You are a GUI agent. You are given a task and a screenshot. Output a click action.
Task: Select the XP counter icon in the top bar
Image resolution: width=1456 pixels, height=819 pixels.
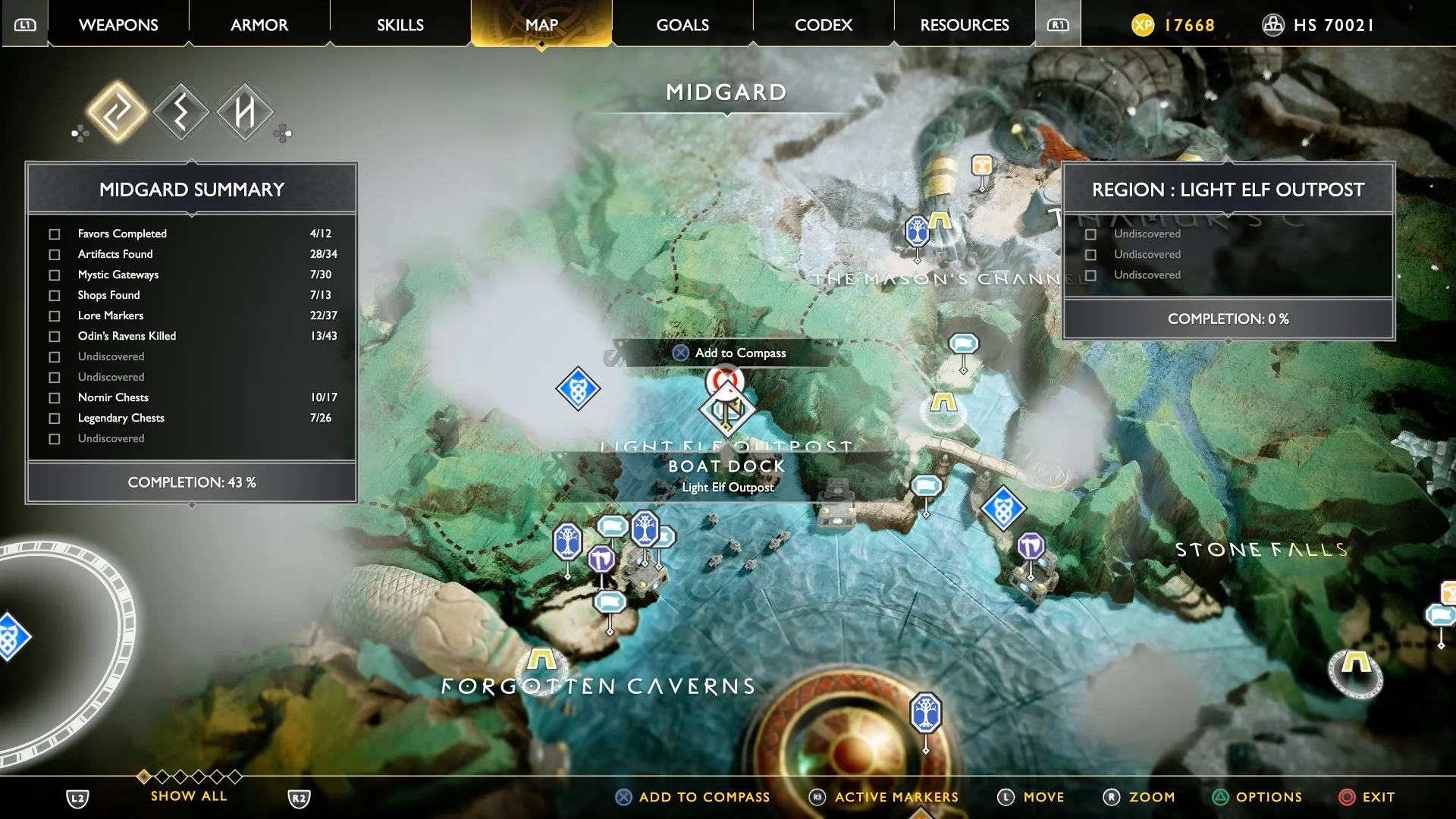(1142, 25)
